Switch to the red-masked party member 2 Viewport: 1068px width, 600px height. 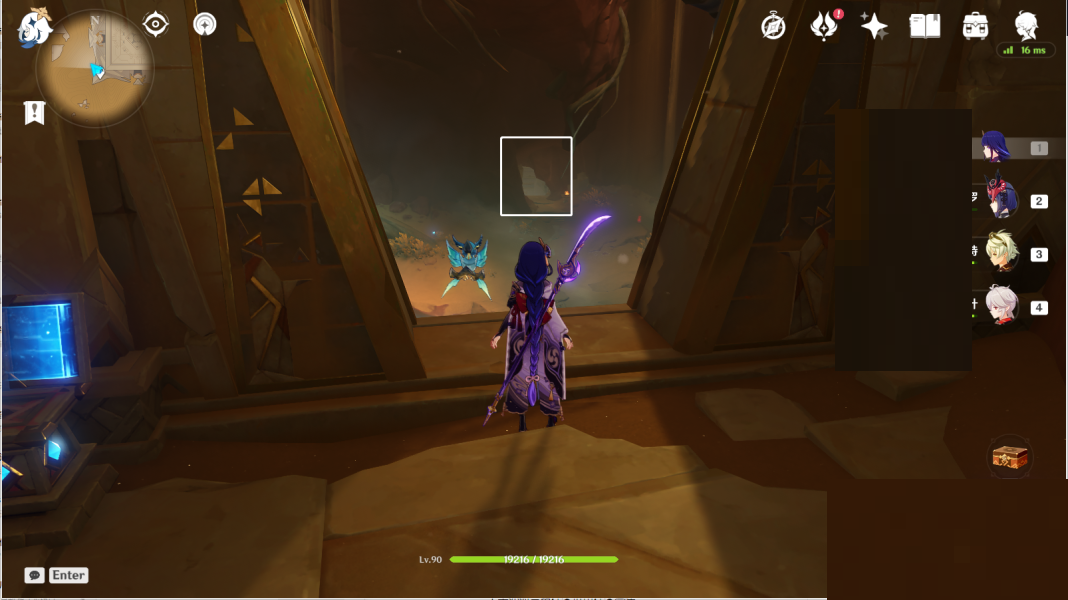(x=1001, y=200)
